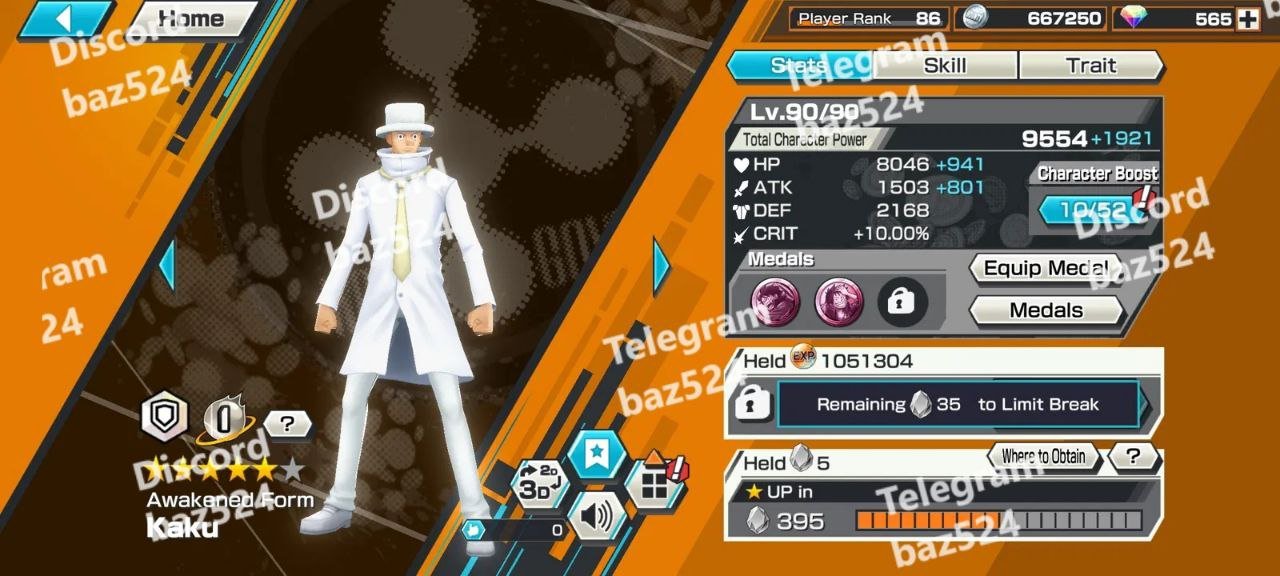The height and width of the screenshot is (576, 1280).
Task: Show Where to Obtain fragments
Action: pyautogui.click(x=1043, y=457)
